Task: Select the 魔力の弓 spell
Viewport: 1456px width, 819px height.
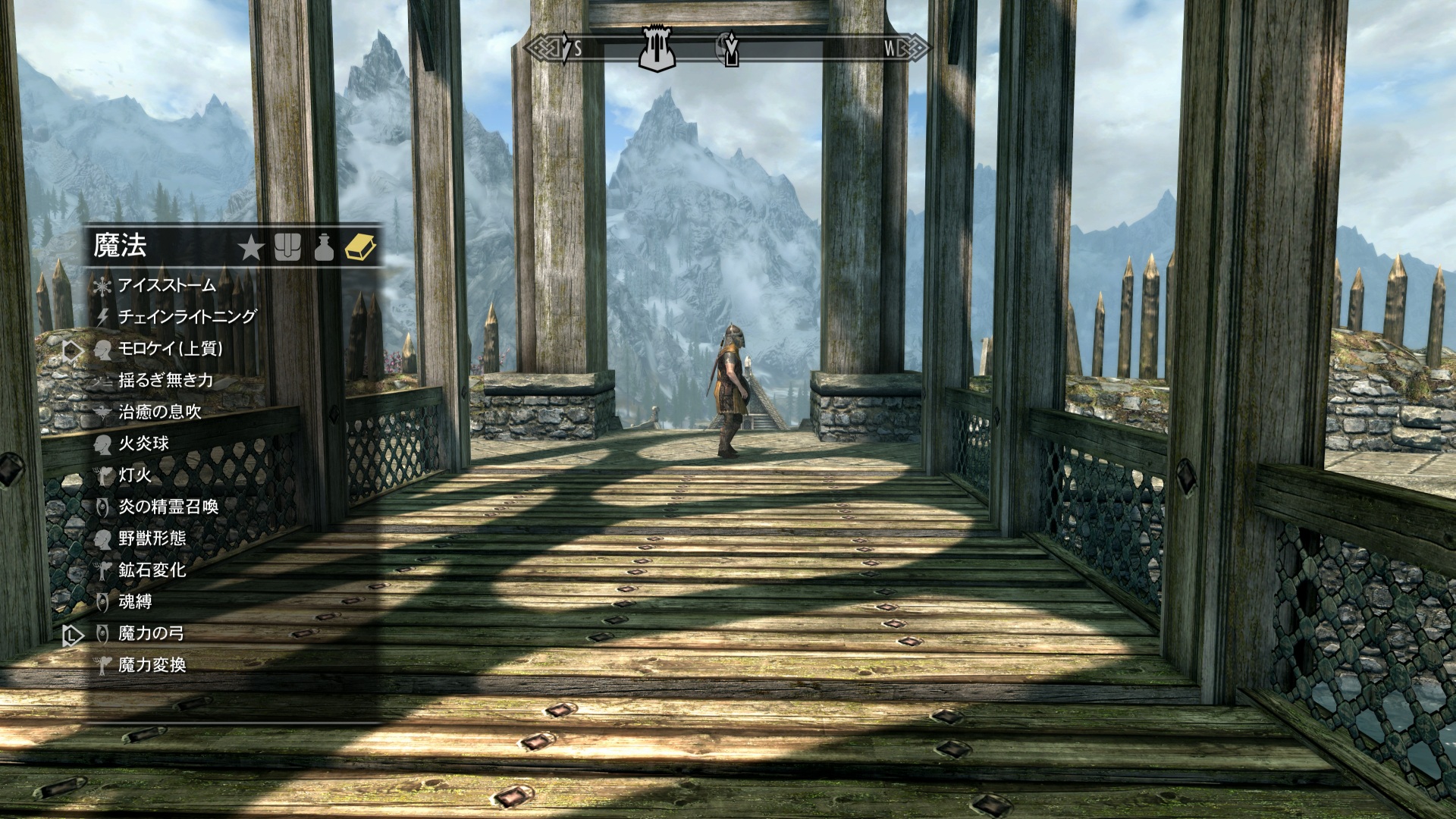Action: click(151, 634)
